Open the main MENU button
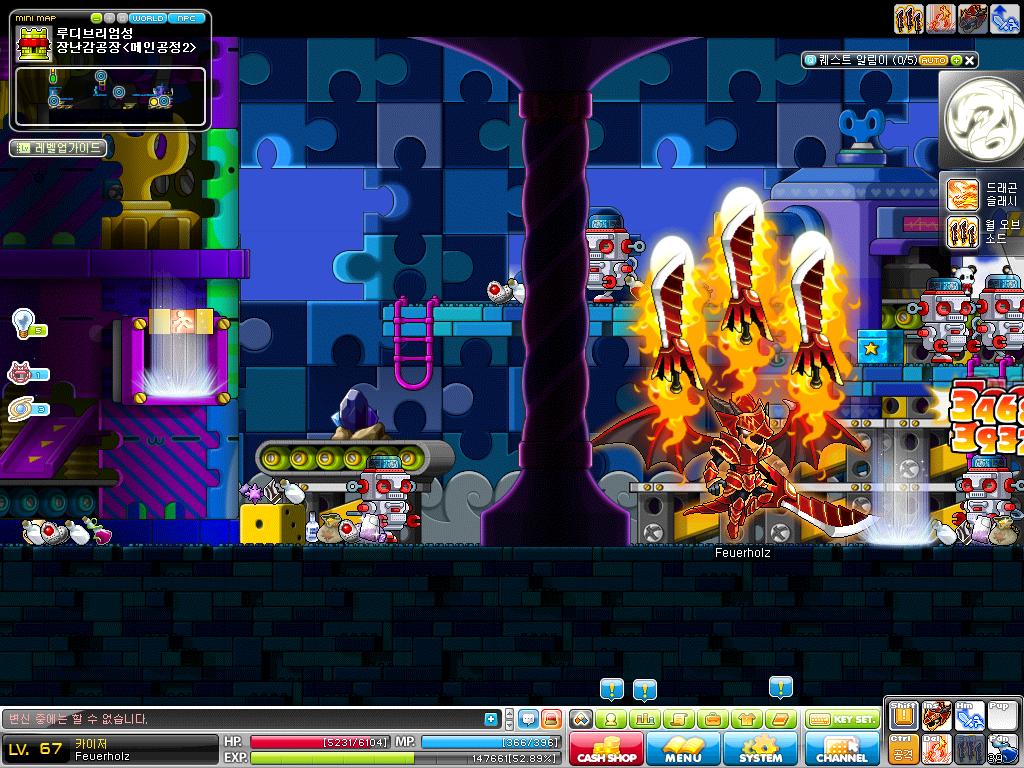 click(x=683, y=749)
